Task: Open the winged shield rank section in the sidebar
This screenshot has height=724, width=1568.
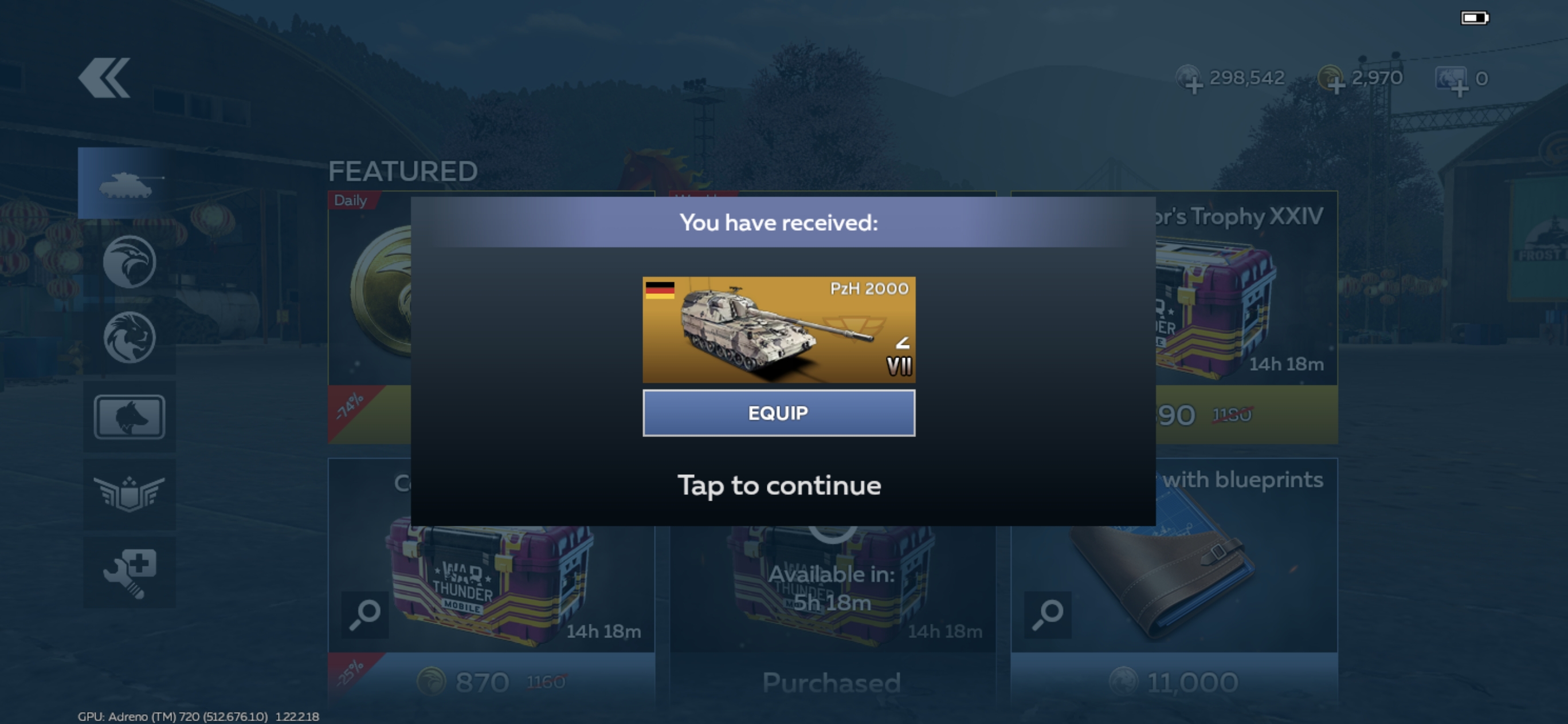Action: tap(130, 494)
